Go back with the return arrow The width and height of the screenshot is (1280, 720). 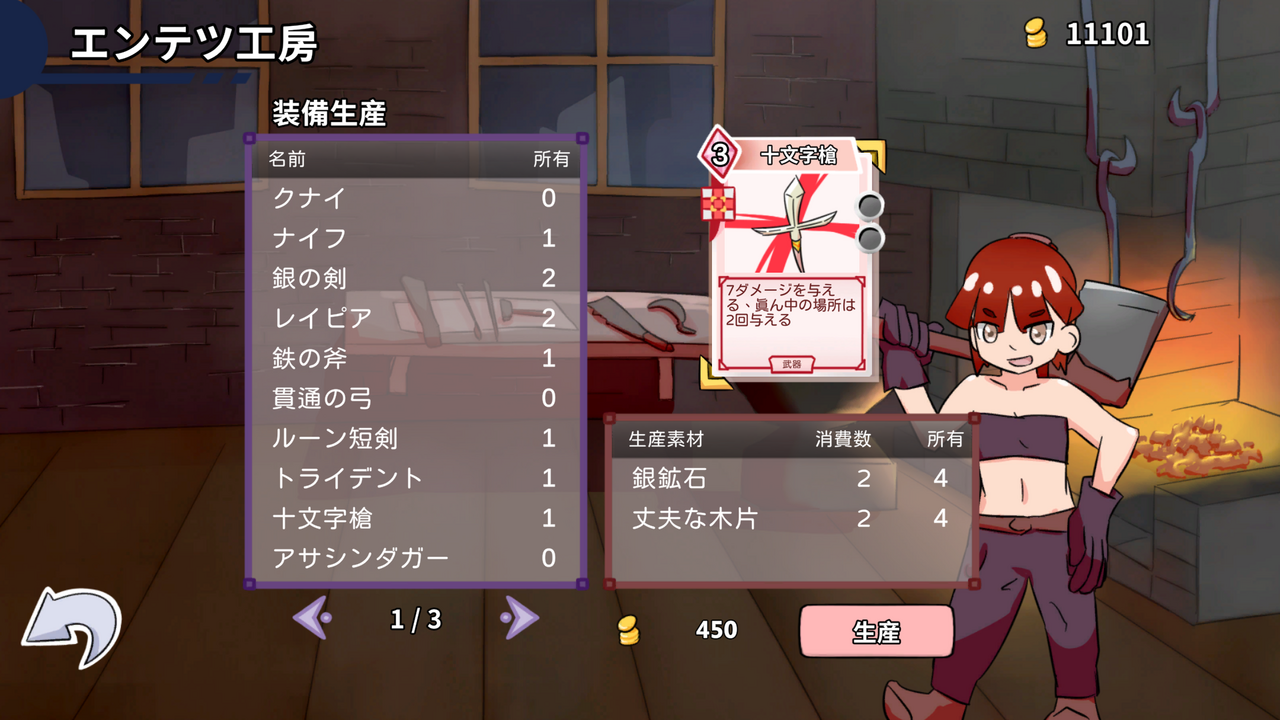(x=71, y=627)
